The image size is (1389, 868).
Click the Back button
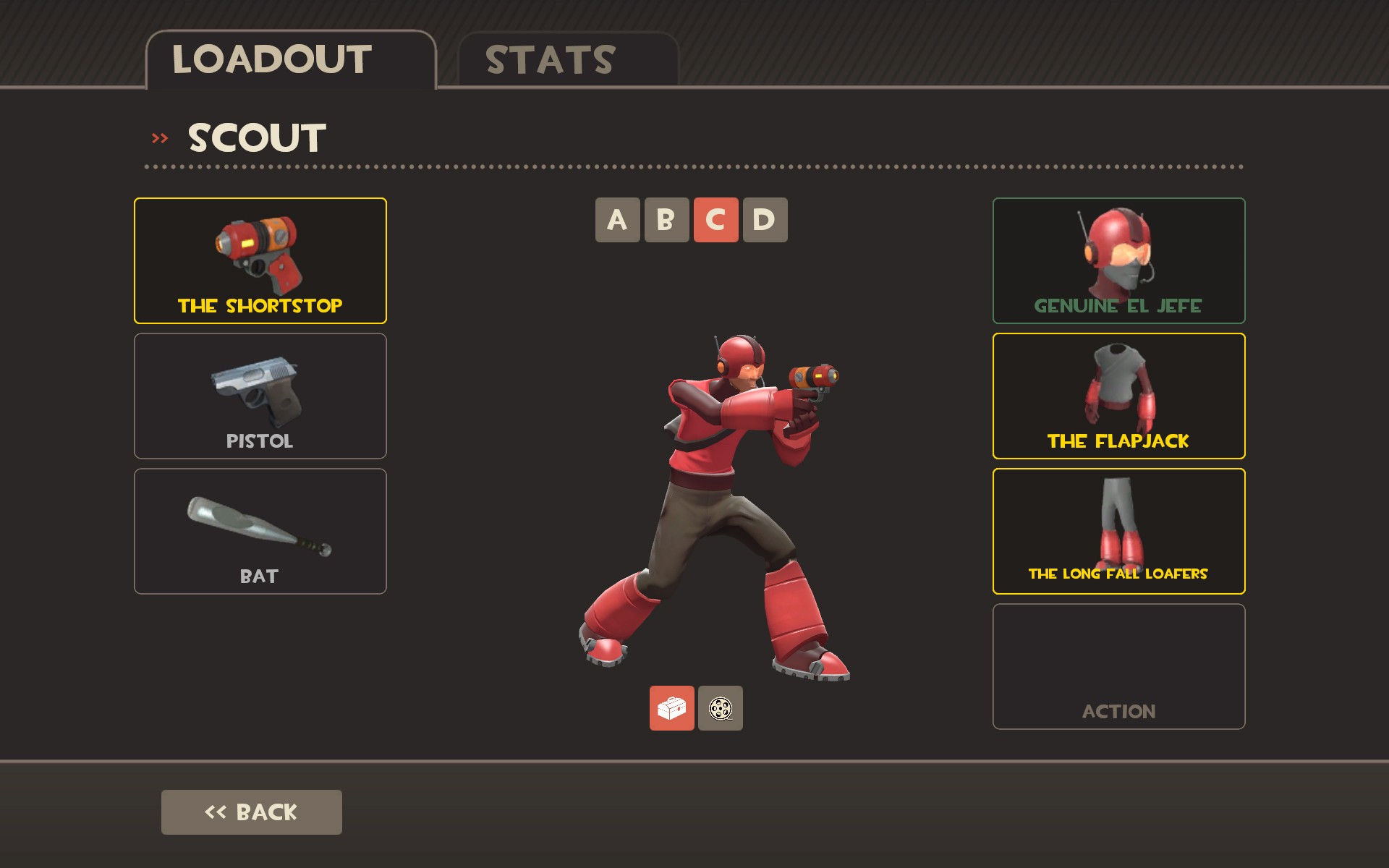tap(250, 812)
